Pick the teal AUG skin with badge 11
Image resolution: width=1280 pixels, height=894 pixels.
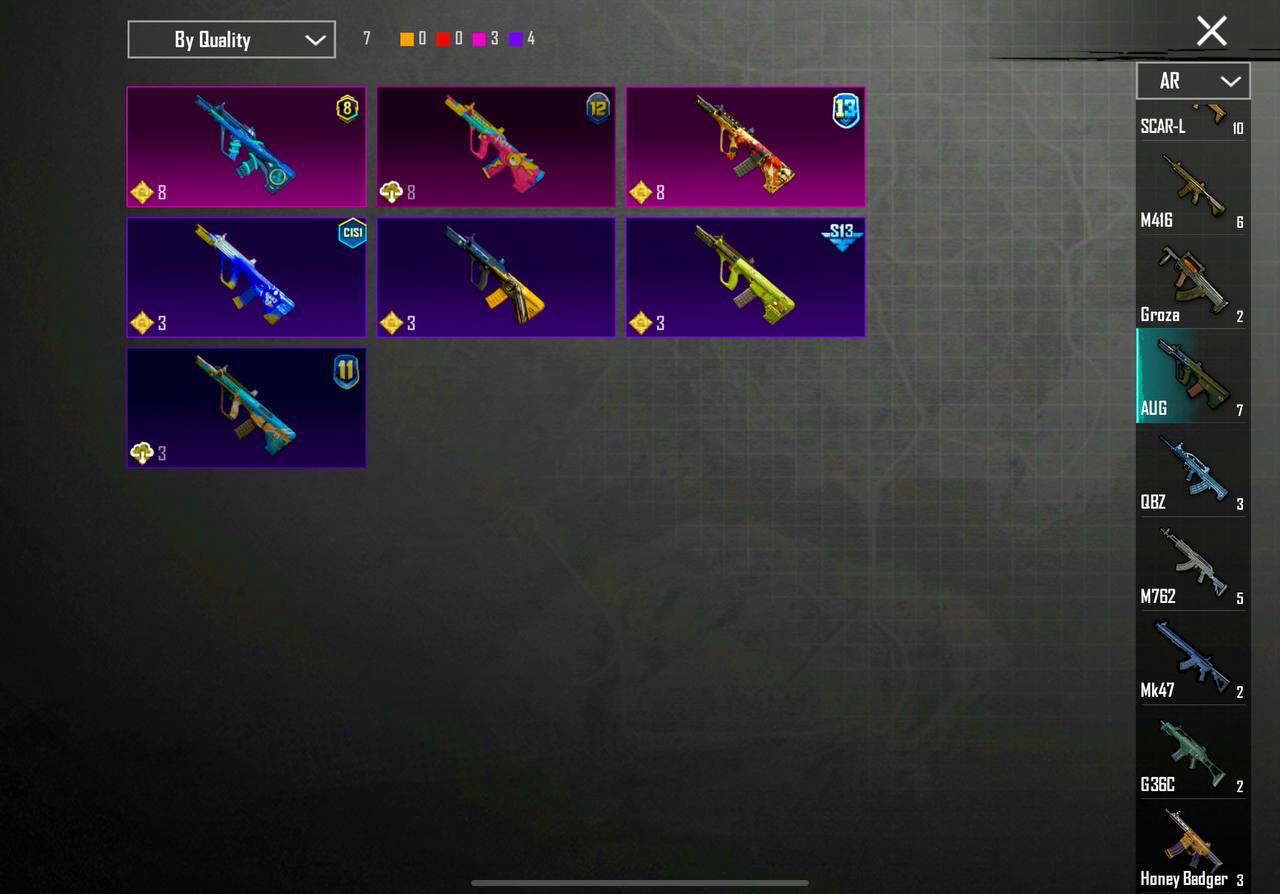(x=246, y=408)
